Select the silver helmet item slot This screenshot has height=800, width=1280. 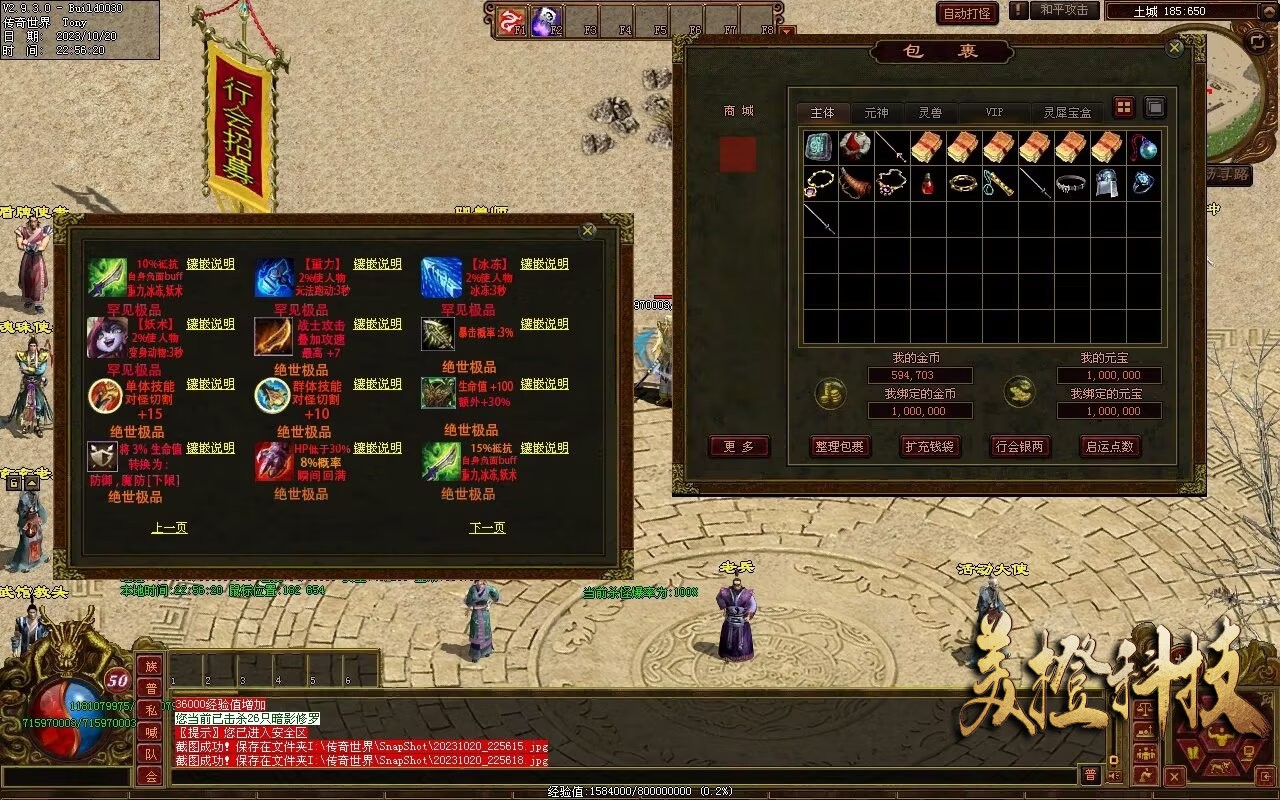coord(1108,184)
